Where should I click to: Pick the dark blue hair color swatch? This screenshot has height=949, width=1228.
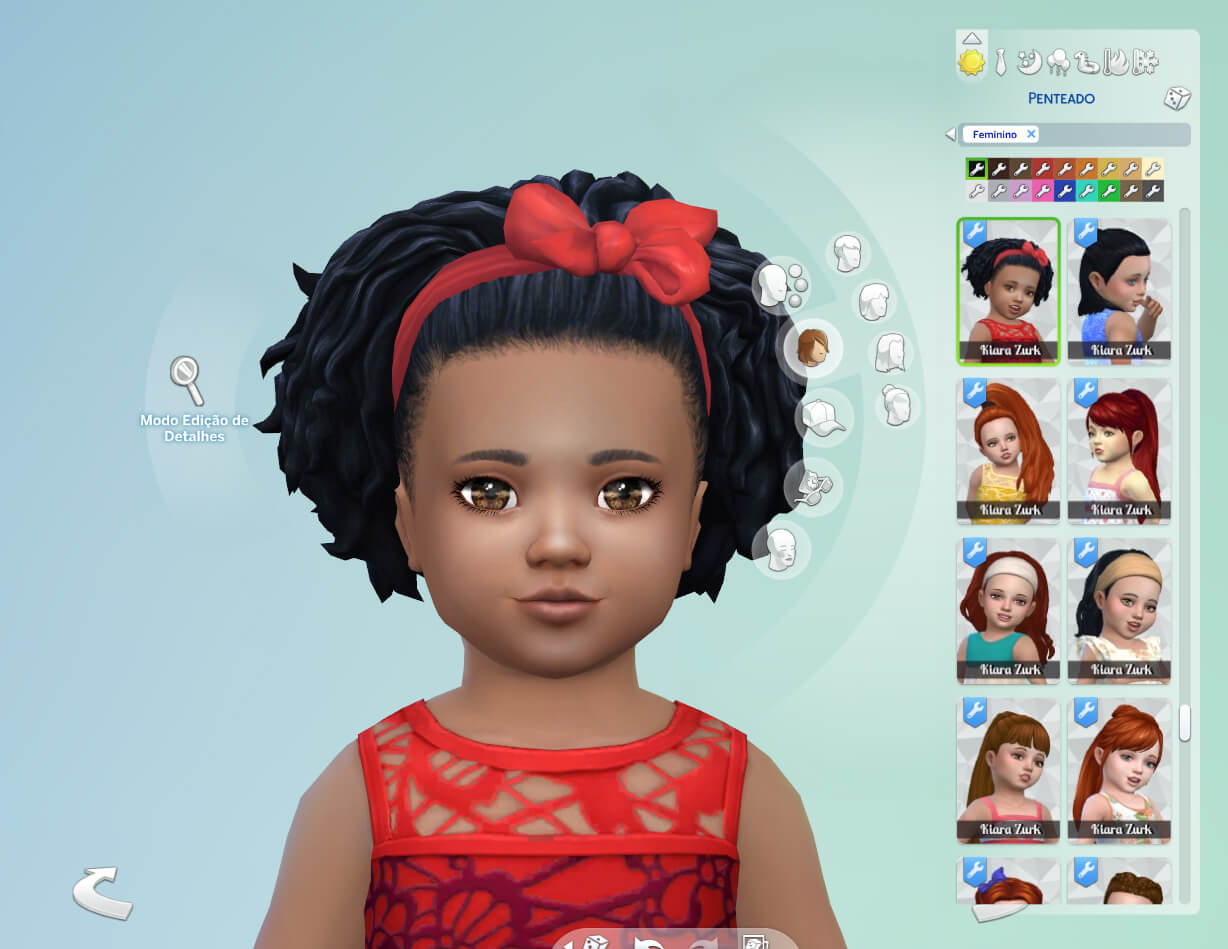click(x=1064, y=190)
